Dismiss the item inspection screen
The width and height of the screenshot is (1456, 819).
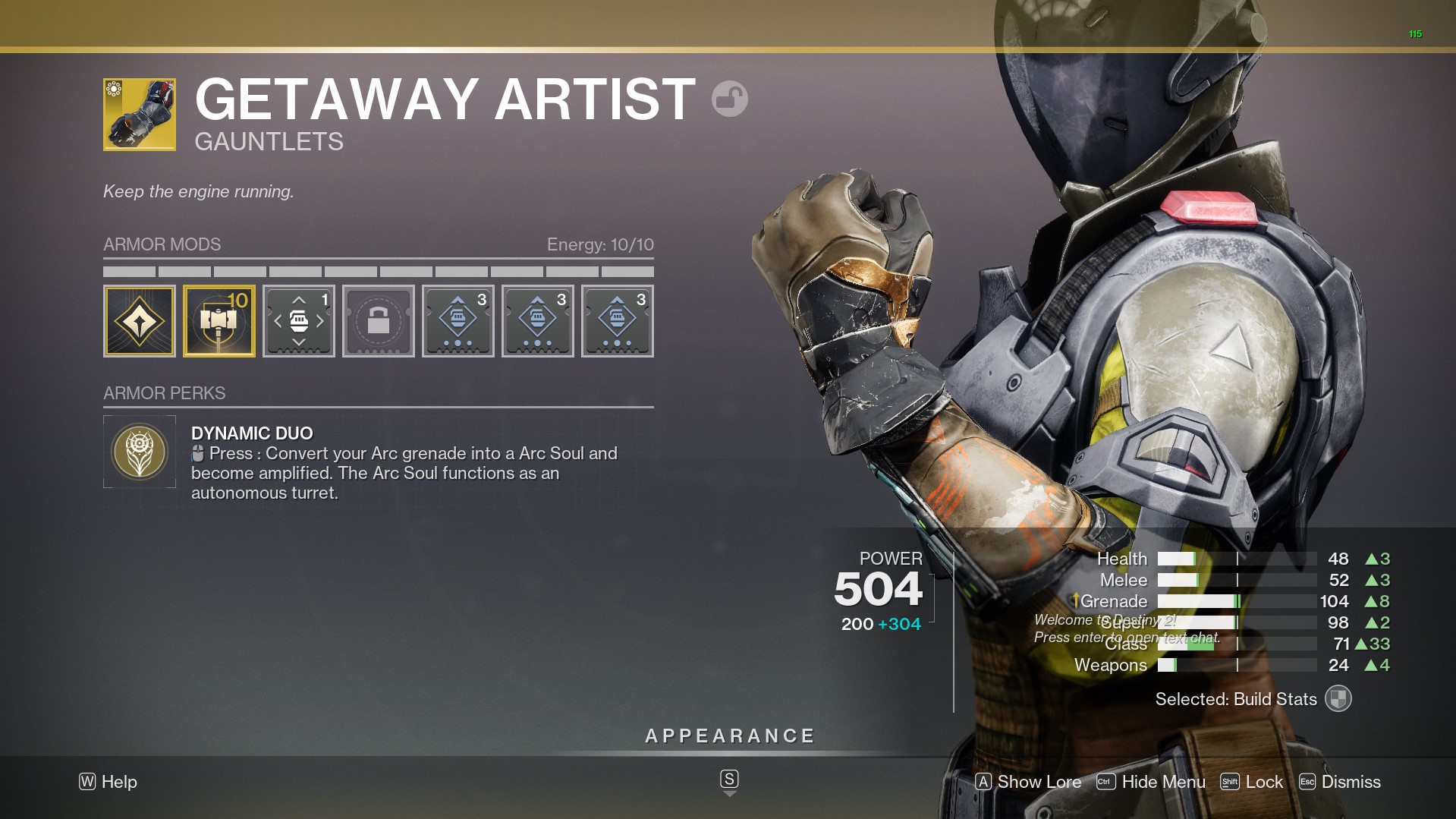(1339, 782)
